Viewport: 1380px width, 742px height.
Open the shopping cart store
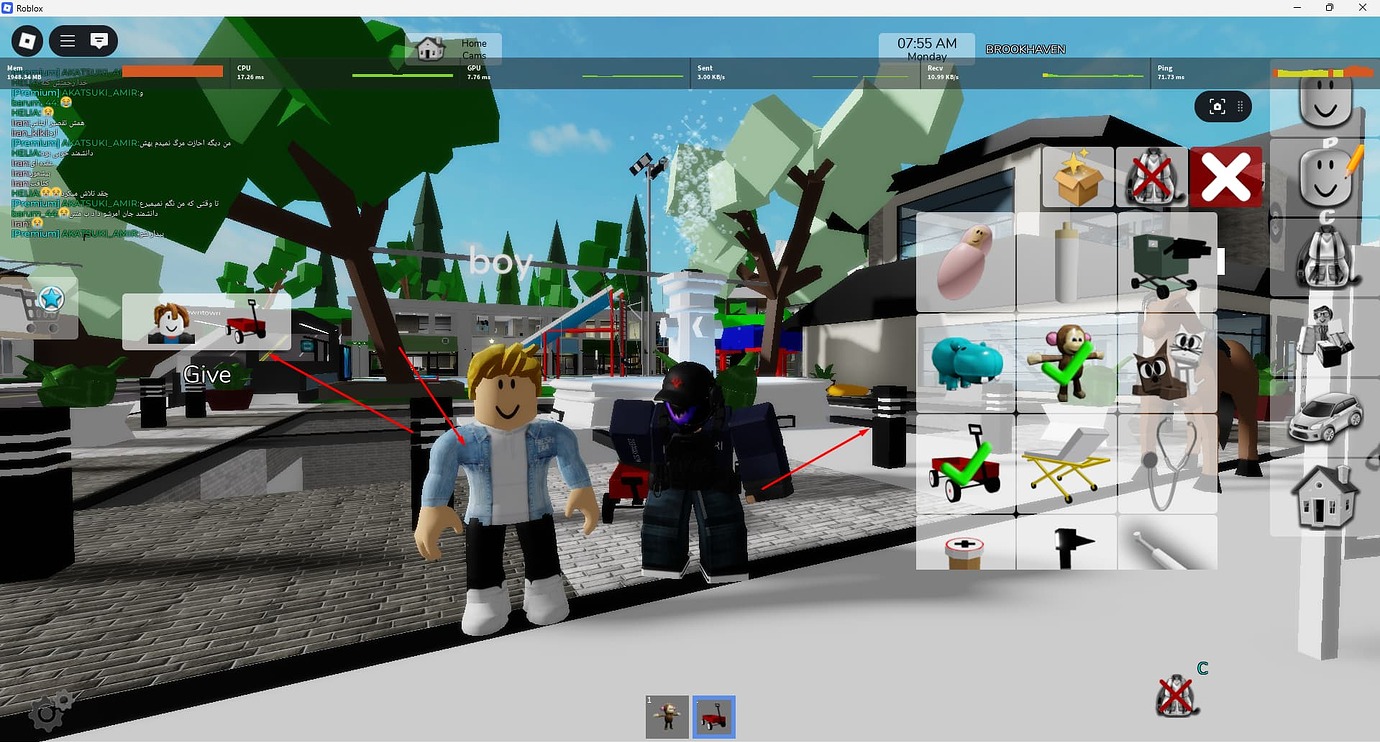pyautogui.click(x=42, y=305)
